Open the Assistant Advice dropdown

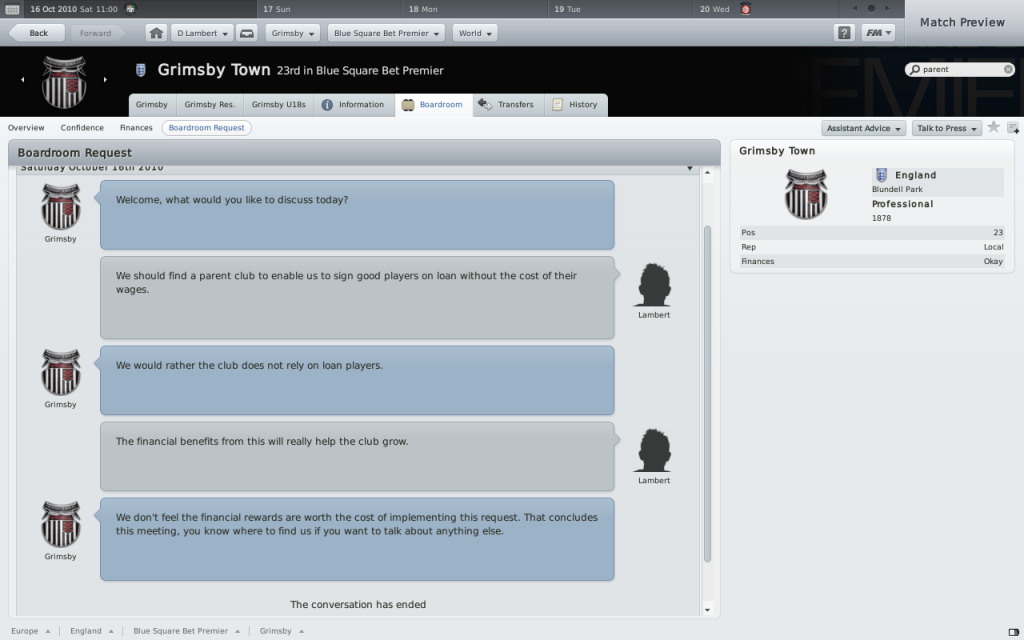coord(864,128)
